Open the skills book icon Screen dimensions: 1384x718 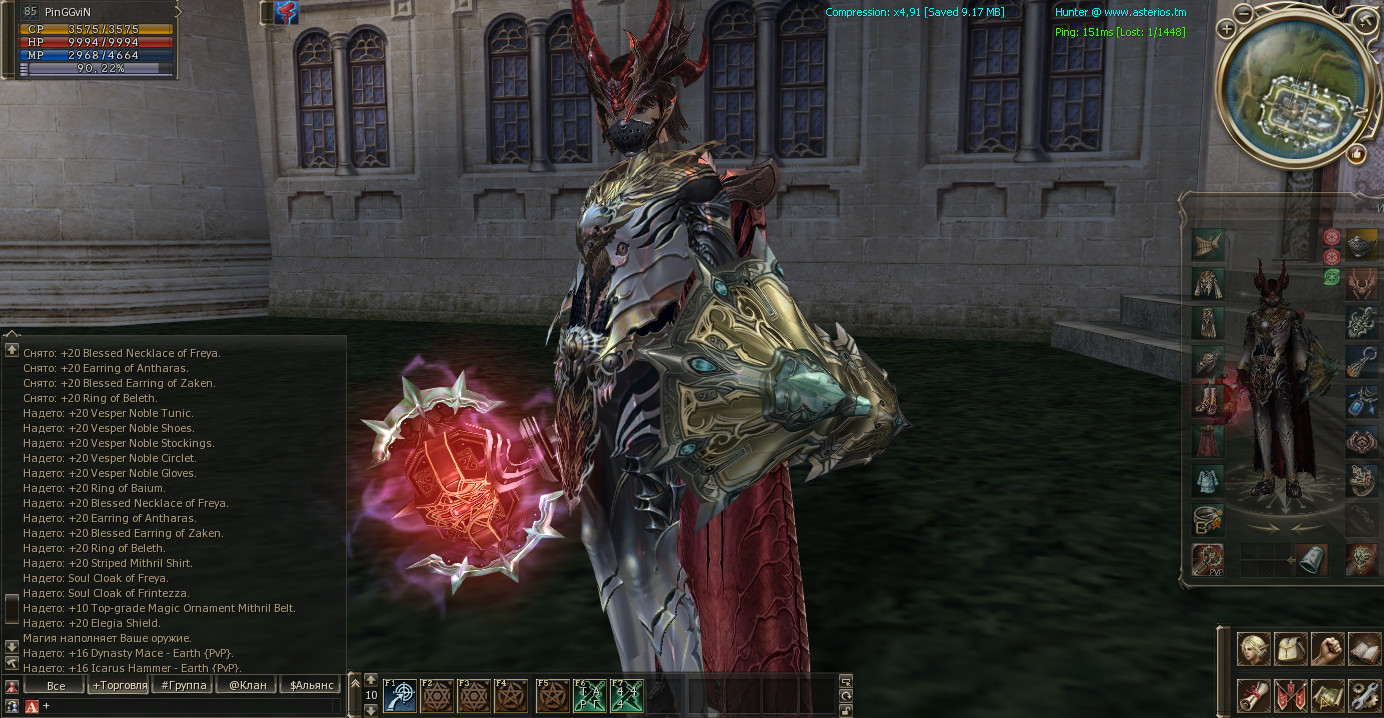click(1363, 649)
